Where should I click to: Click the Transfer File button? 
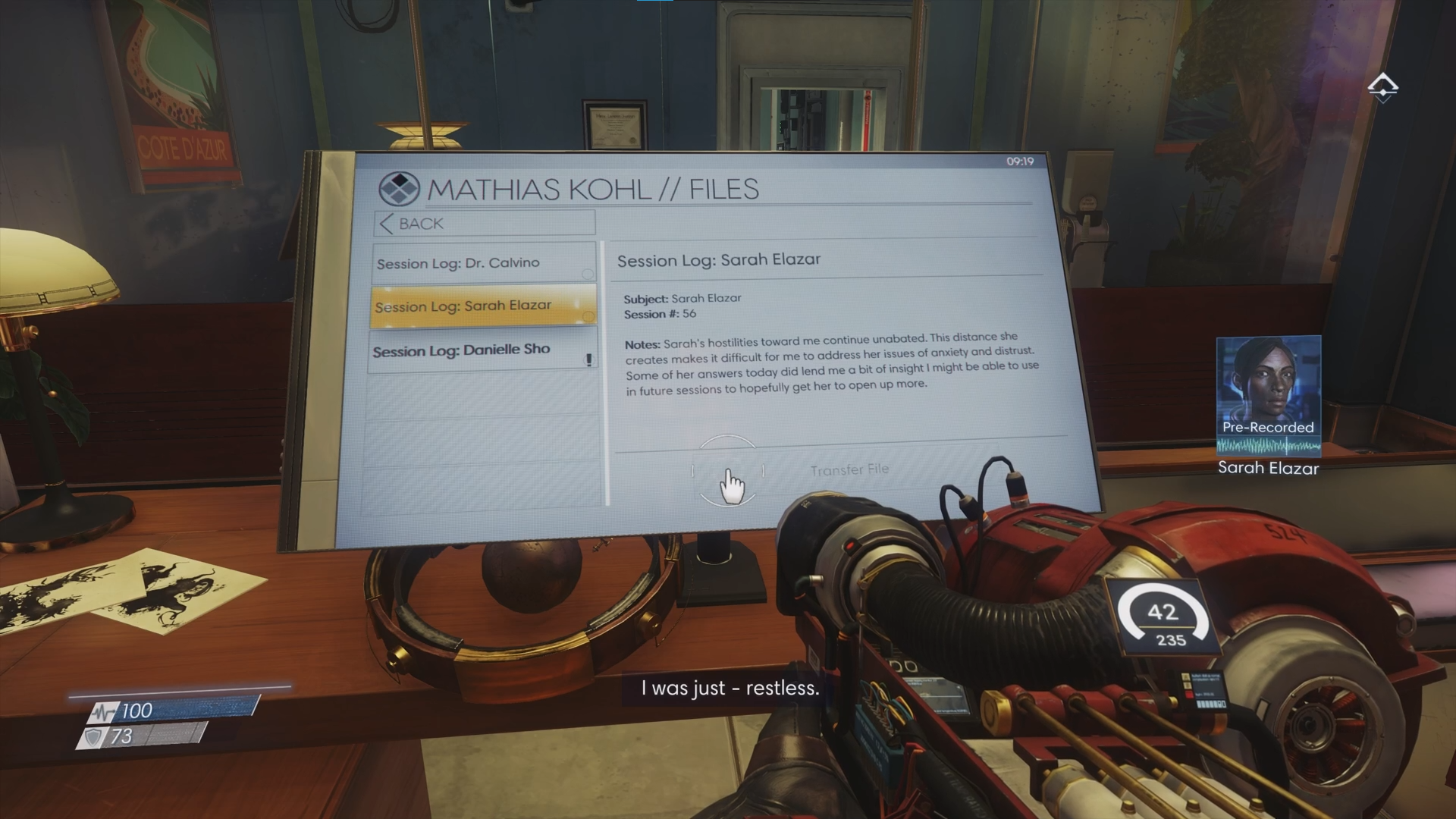[x=849, y=470]
